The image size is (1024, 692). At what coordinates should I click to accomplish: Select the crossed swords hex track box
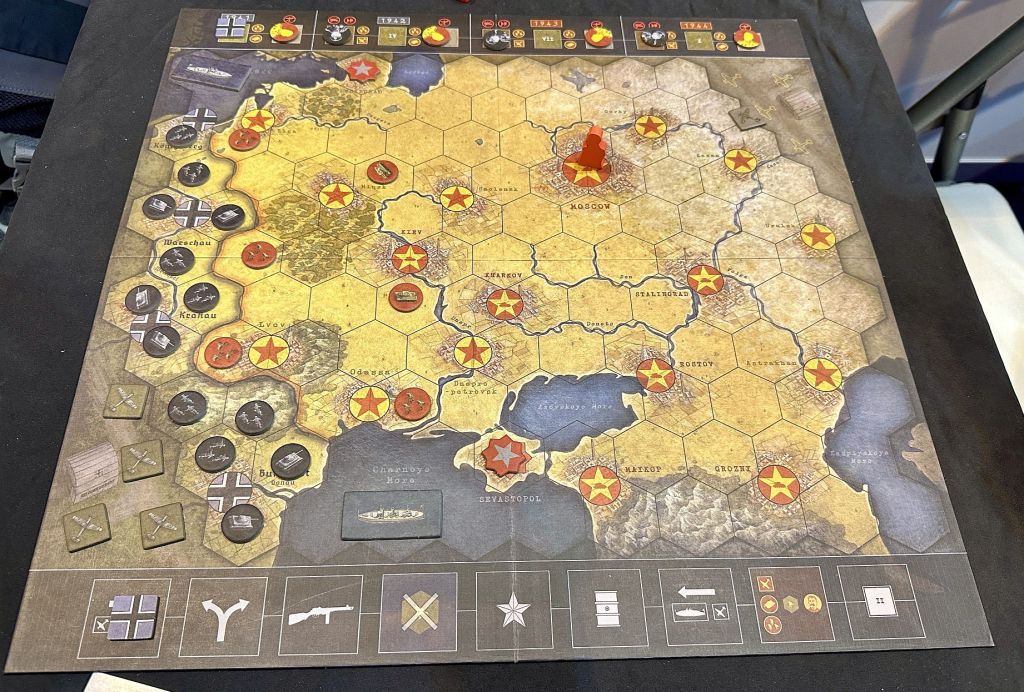click(418, 611)
